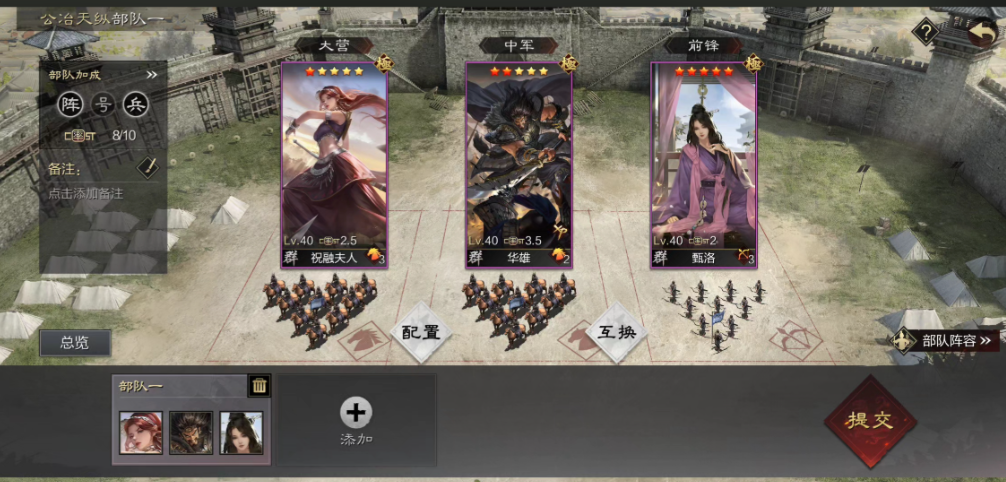Delete 部队一 using the trash icon
The image size is (1006, 482).
point(259,386)
